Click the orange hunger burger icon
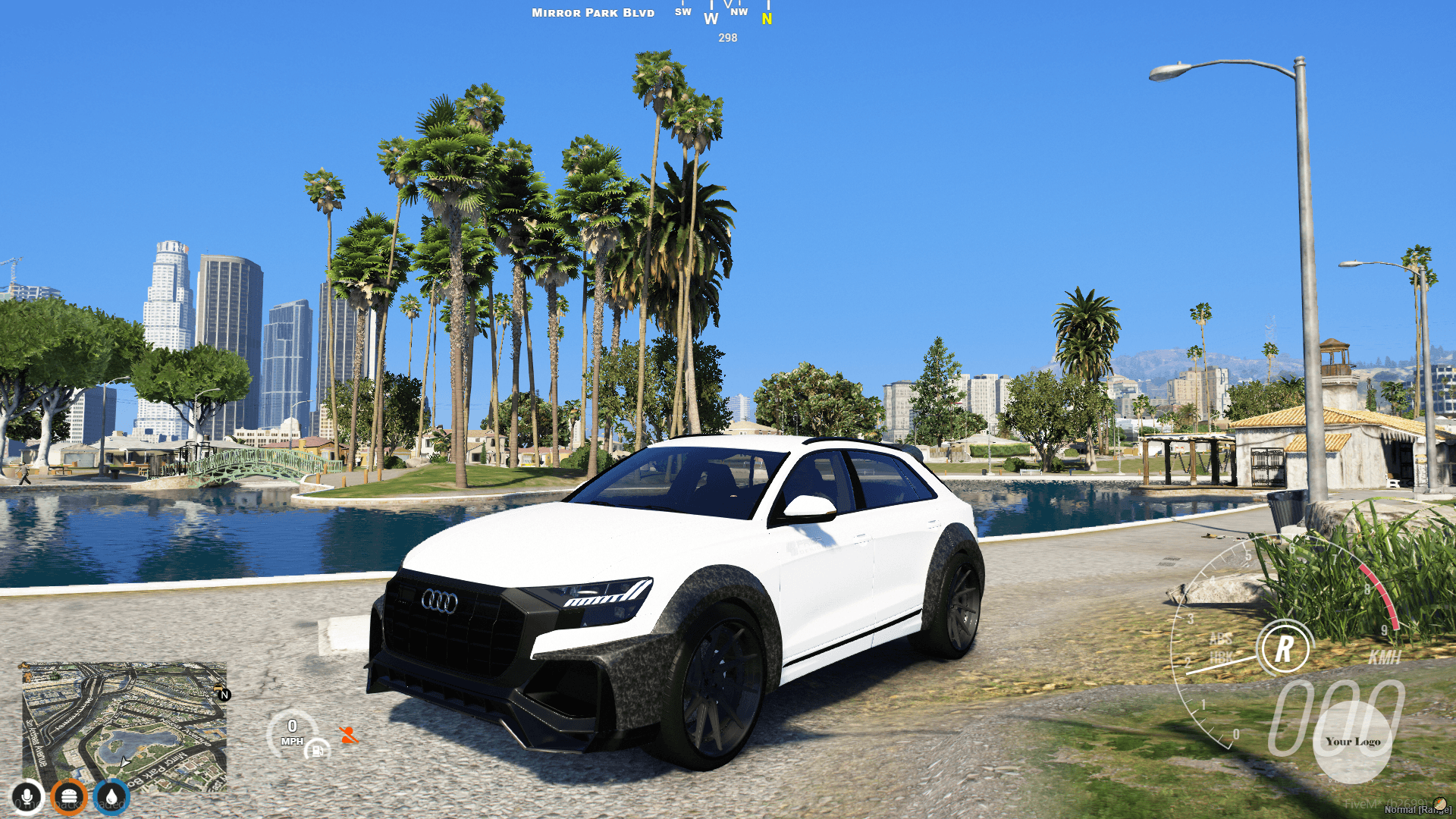The height and width of the screenshot is (819, 1456). pyautogui.click(x=69, y=796)
